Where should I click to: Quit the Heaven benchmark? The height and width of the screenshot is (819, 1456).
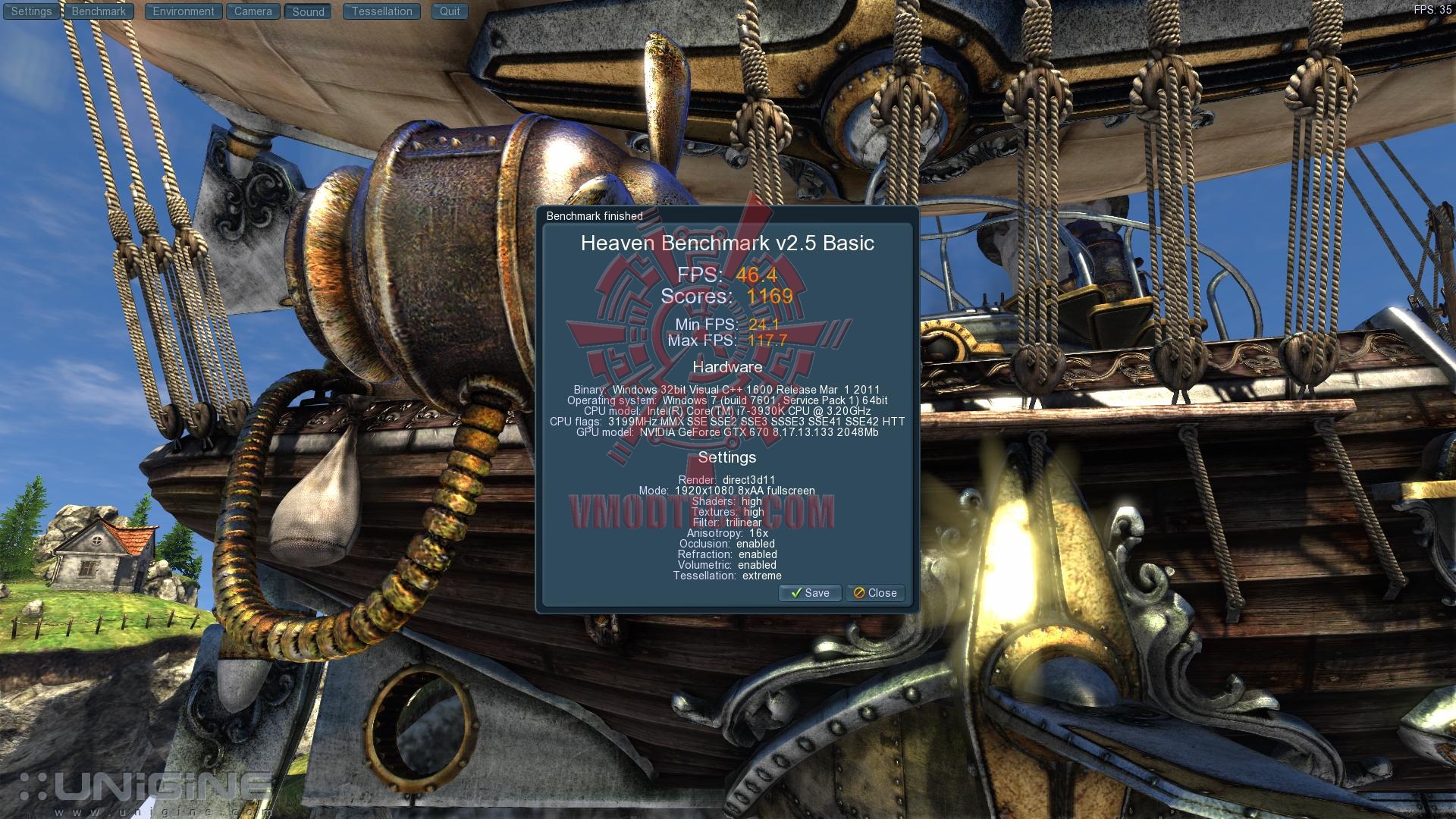450,11
